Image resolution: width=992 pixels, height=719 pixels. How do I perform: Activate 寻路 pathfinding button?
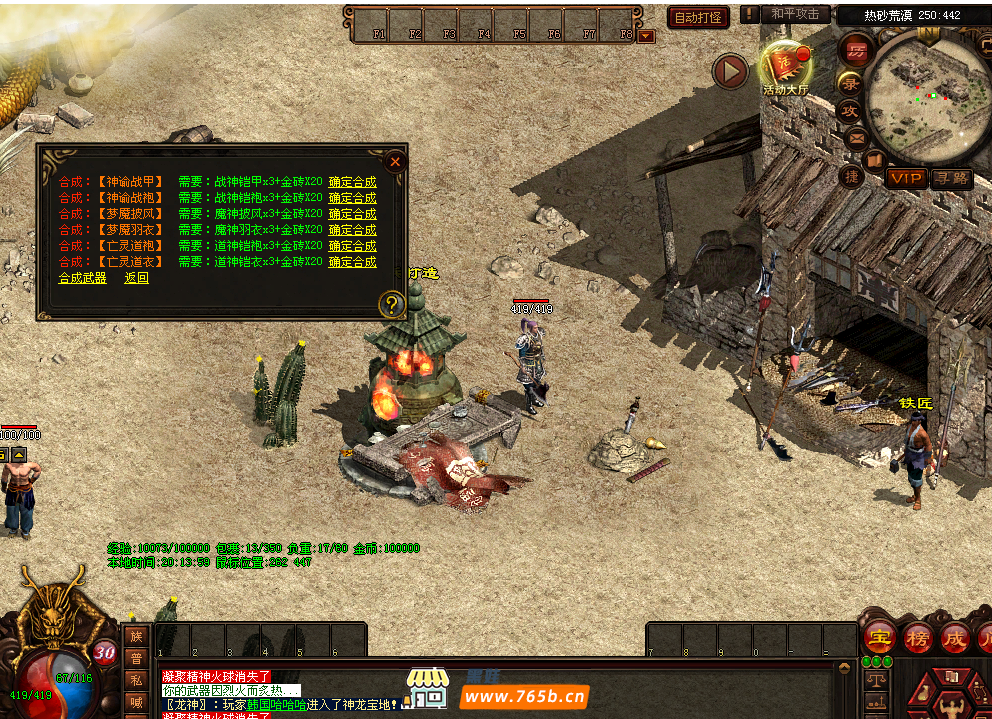point(951,178)
